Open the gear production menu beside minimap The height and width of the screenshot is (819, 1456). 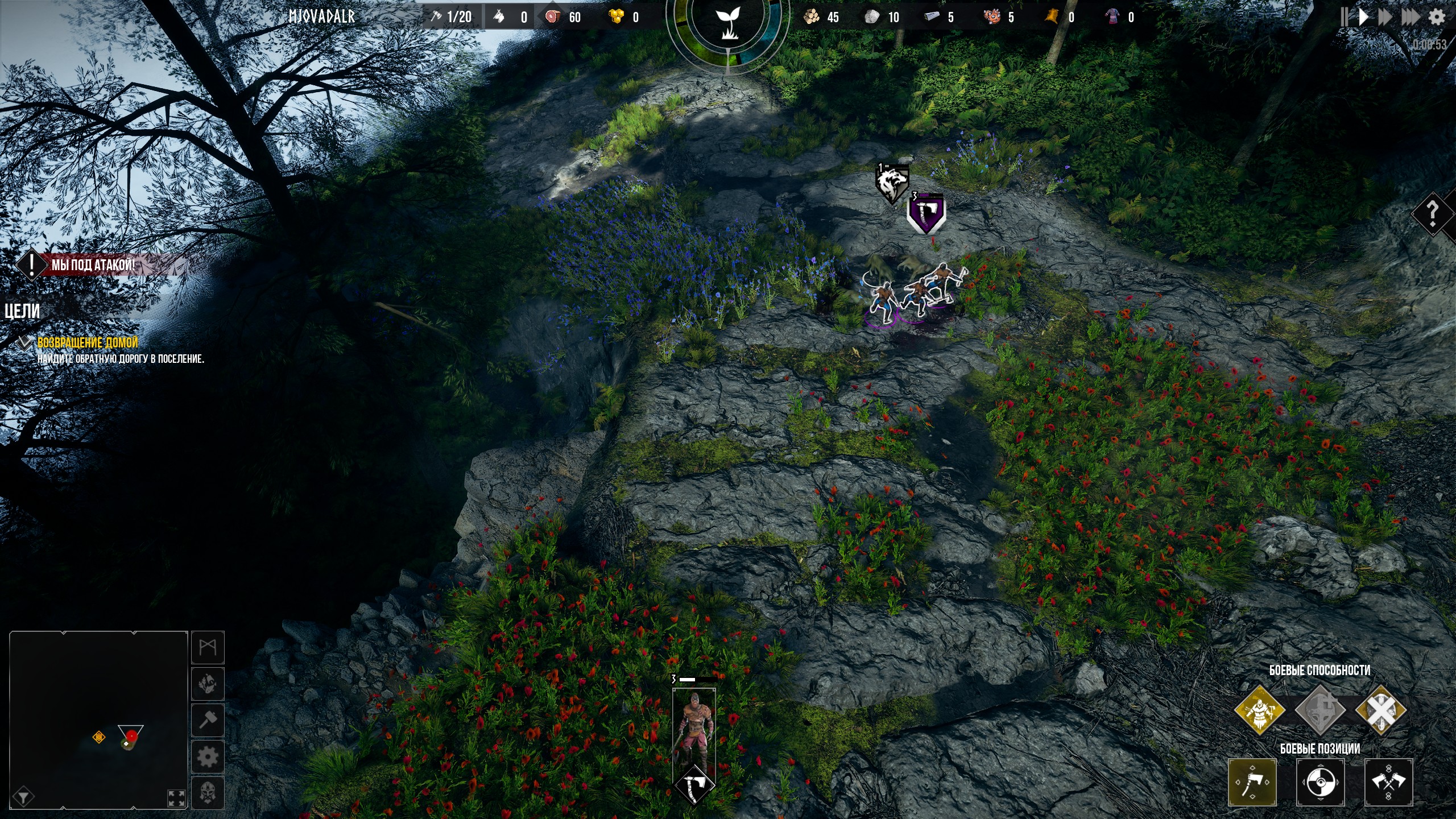(x=208, y=757)
